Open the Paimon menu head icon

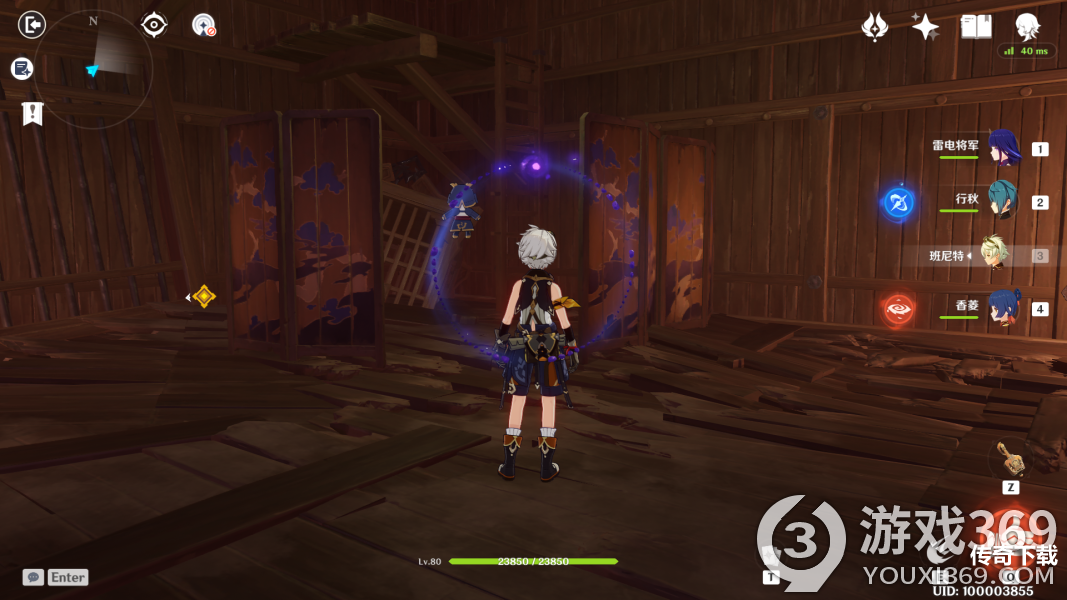[x=1027, y=26]
